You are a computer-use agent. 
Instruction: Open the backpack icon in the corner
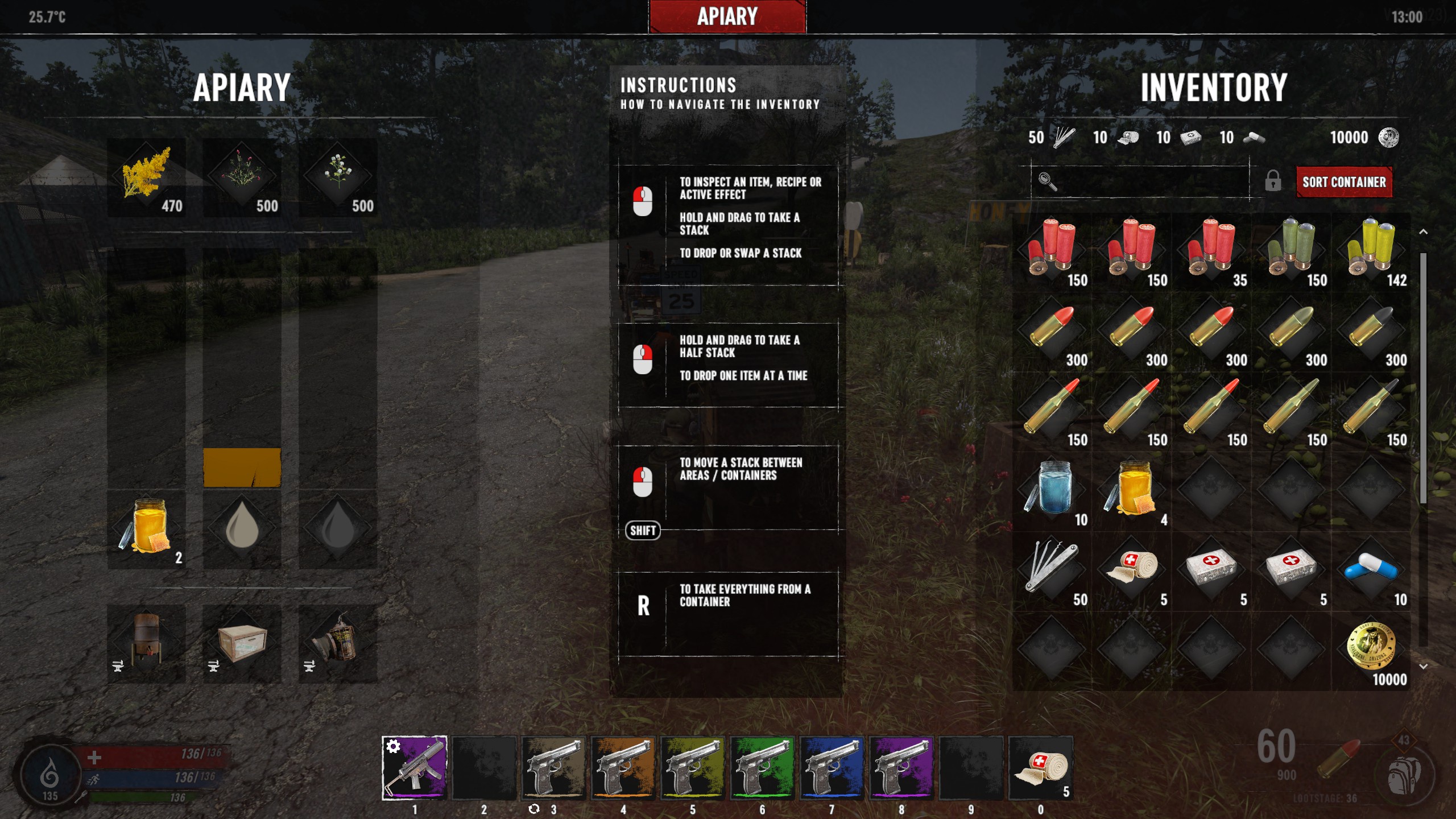pos(1404,775)
